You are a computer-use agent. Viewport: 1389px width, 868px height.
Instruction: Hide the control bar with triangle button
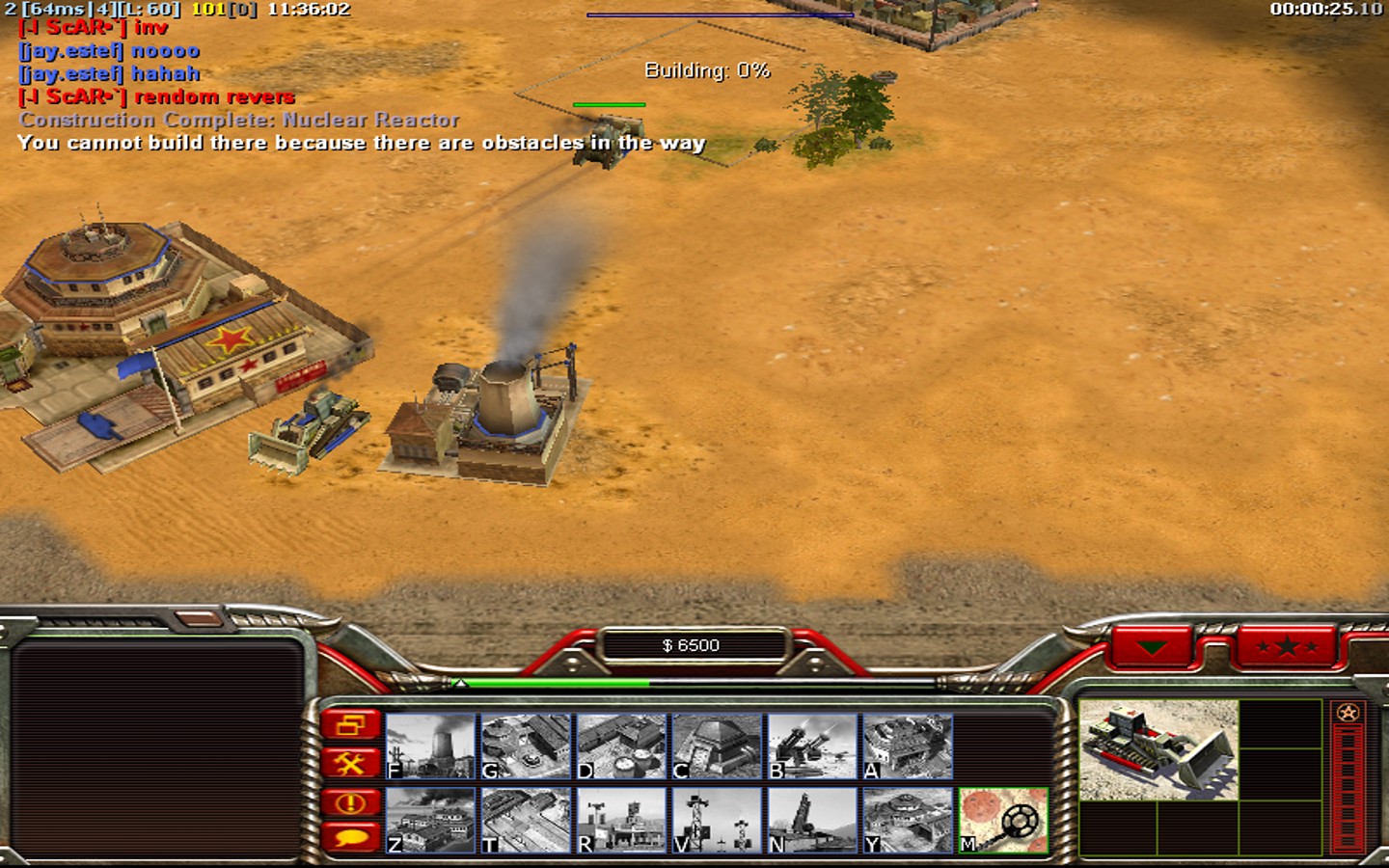[1152, 647]
